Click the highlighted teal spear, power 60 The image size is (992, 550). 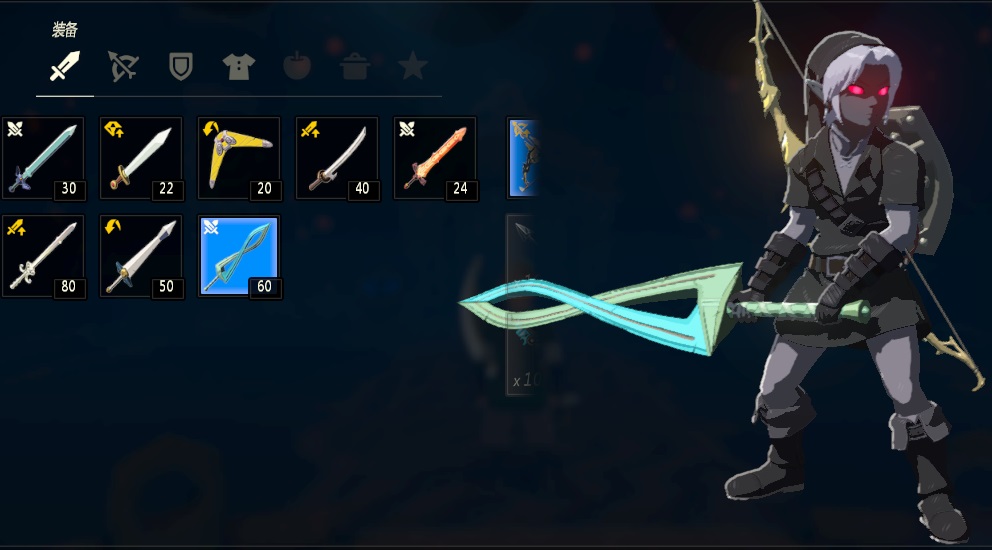(x=239, y=256)
